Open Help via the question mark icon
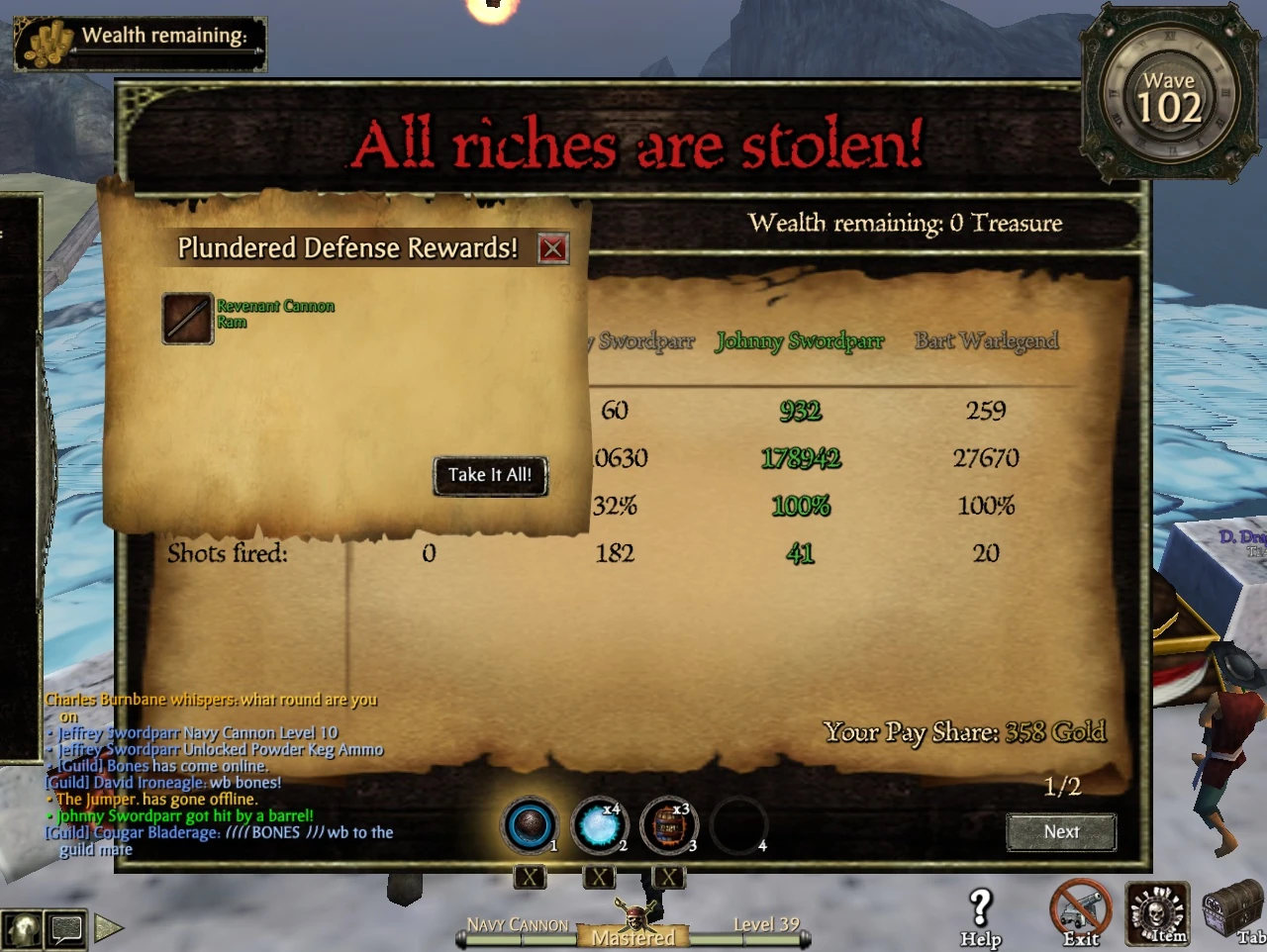Image resolution: width=1267 pixels, height=952 pixels. click(980, 905)
